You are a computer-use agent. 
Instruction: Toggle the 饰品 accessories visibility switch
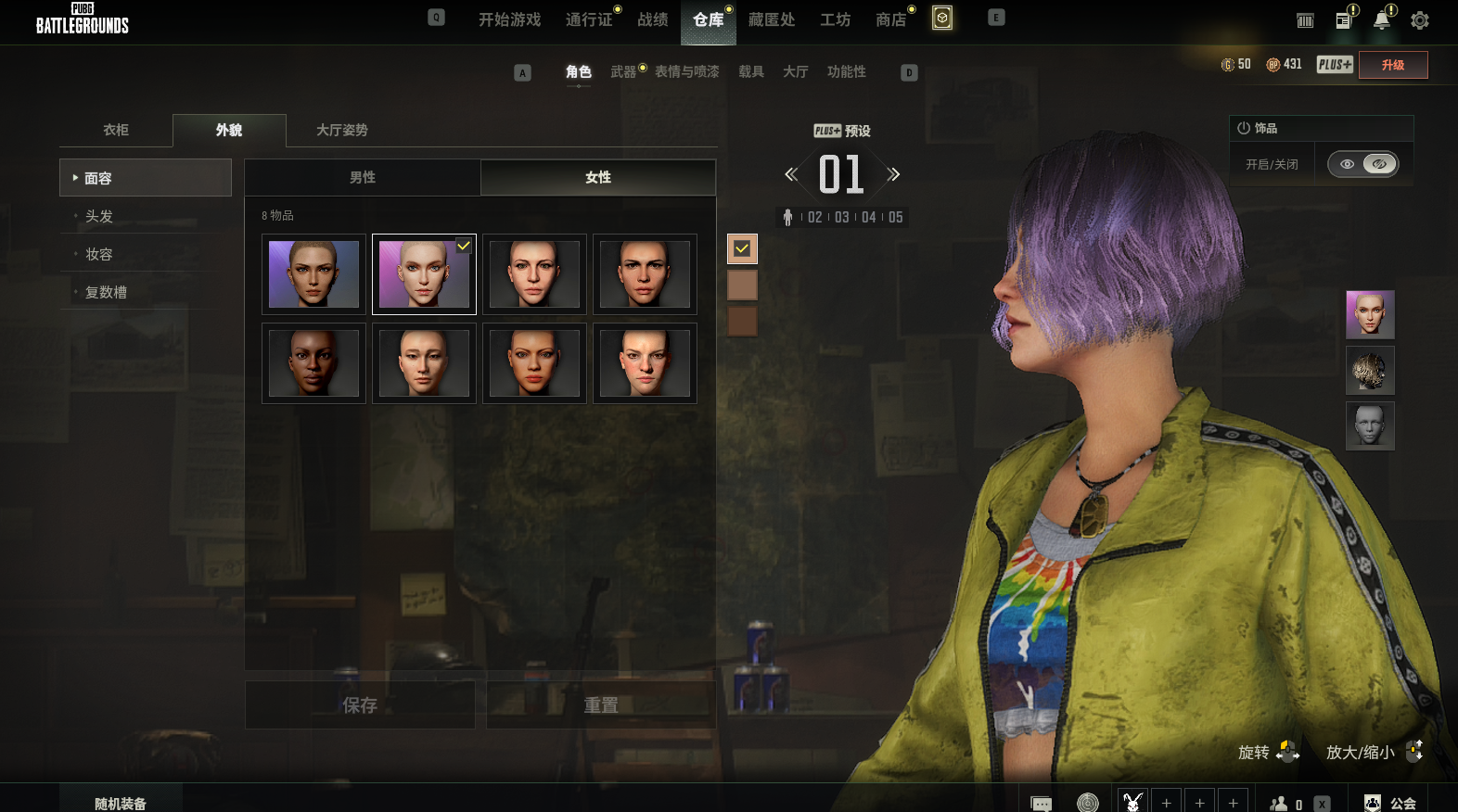pos(1362,164)
